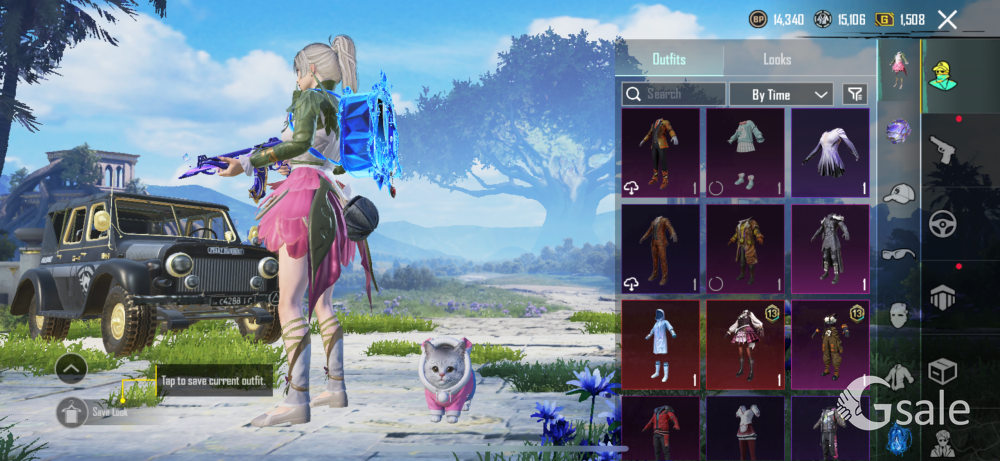1000x461 pixels.
Task: Switch to the Looks tab
Action: click(777, 60)
